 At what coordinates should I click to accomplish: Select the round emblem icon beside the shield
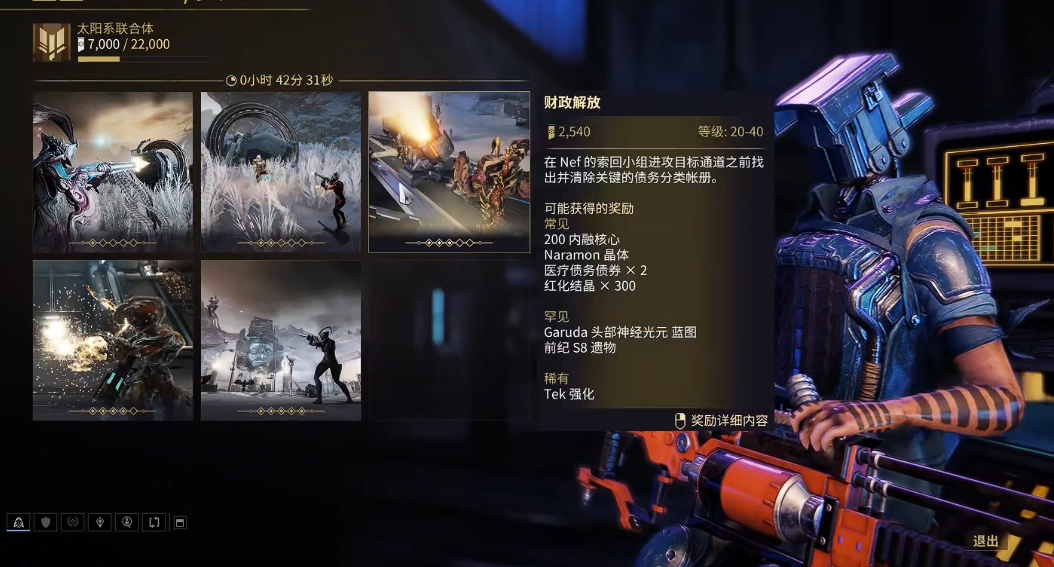point(72,522)
